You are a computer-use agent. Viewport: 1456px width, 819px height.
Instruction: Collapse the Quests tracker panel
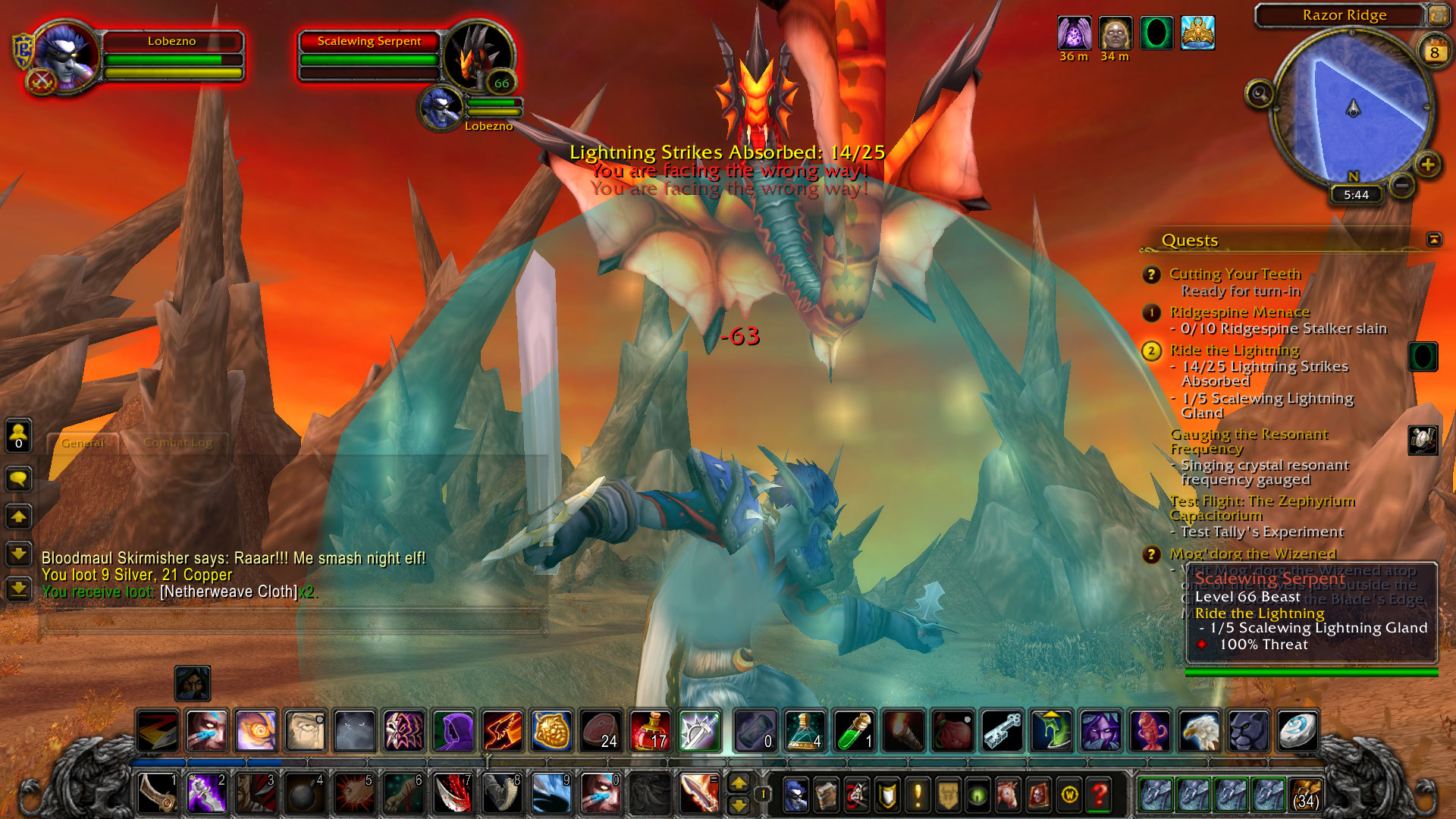click(1434, 240)
